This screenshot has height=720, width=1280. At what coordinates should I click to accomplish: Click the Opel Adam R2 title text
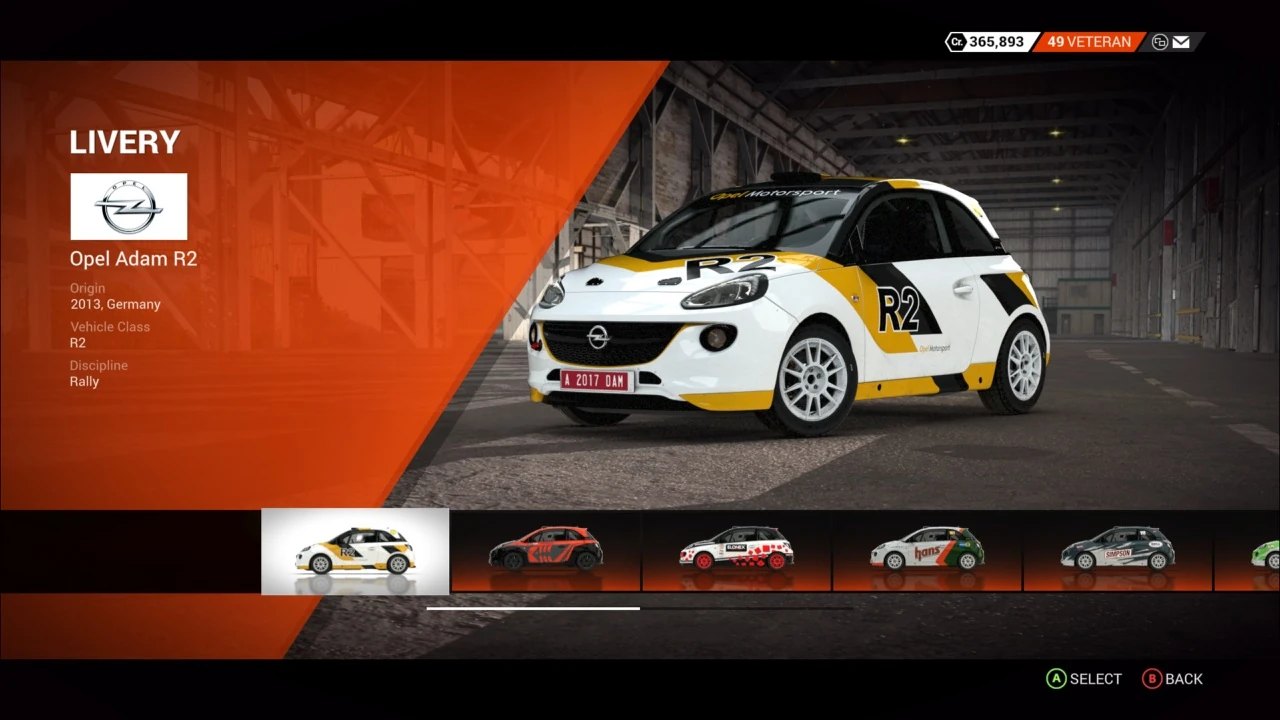click(x=133, y=258)
